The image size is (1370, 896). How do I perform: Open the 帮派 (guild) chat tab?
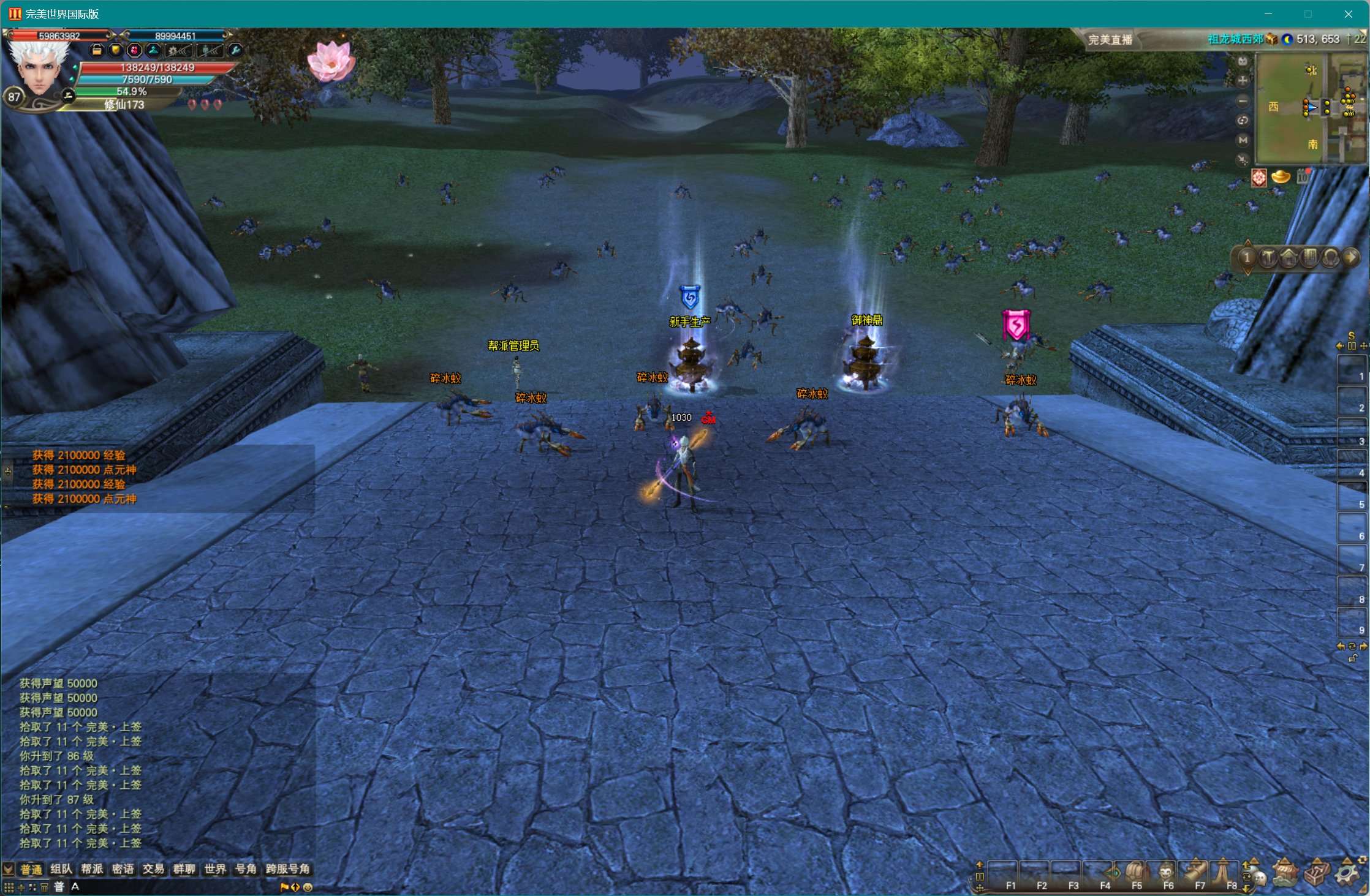(x=92, y=869)
